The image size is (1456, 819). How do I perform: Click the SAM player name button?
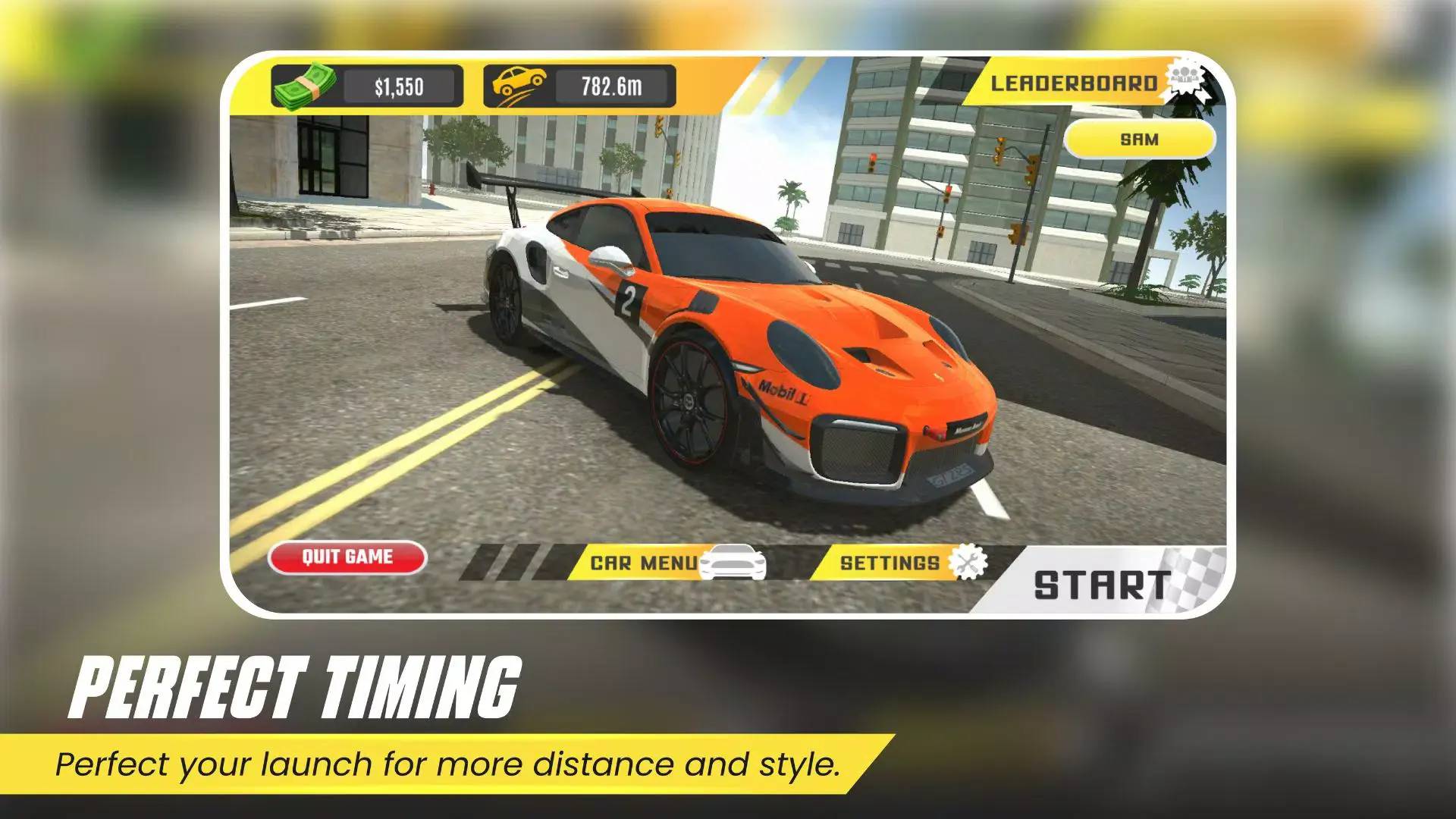pyautogui.click(x=1139, y=140)
